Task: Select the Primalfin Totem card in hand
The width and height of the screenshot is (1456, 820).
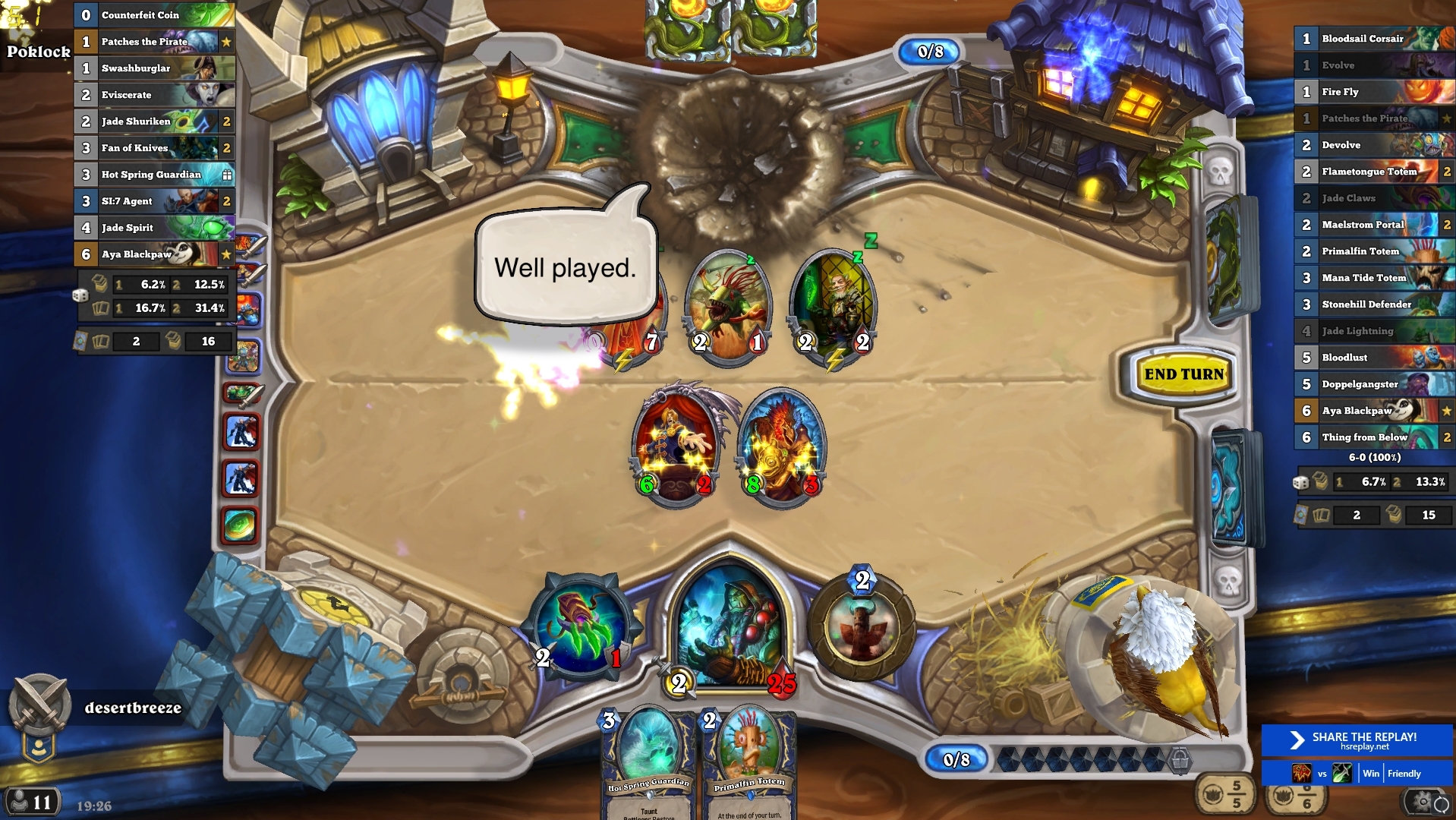Action: coord(749,763)
